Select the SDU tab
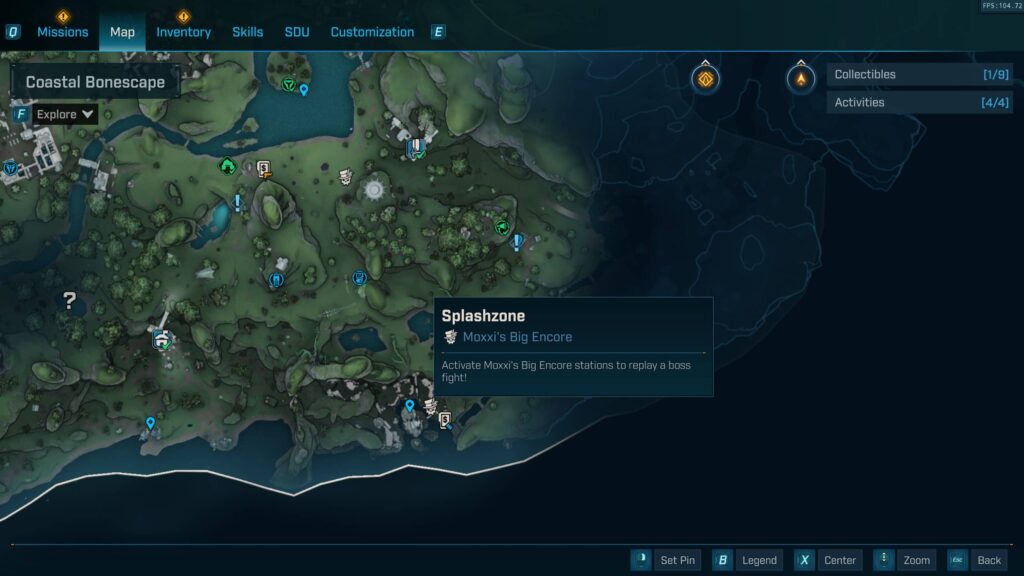This screenshot has width=1024, height=576. pyautogui.click(x=297, y=32)
